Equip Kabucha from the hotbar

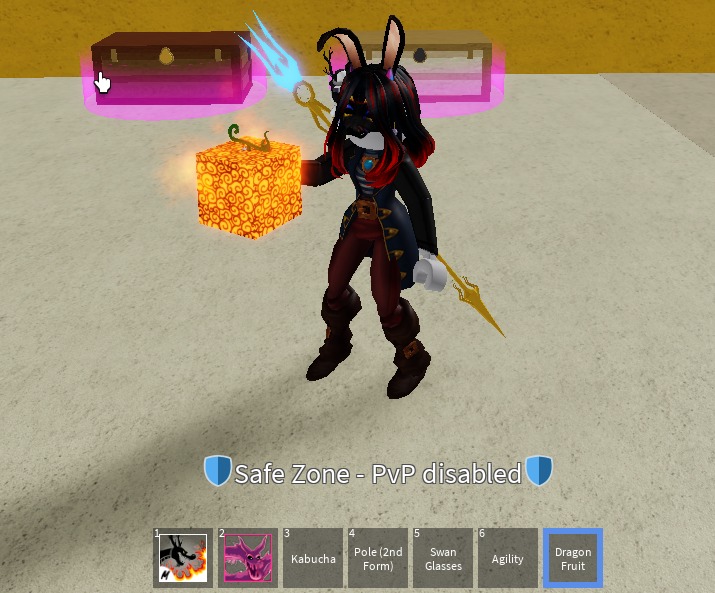coord(313,558)
